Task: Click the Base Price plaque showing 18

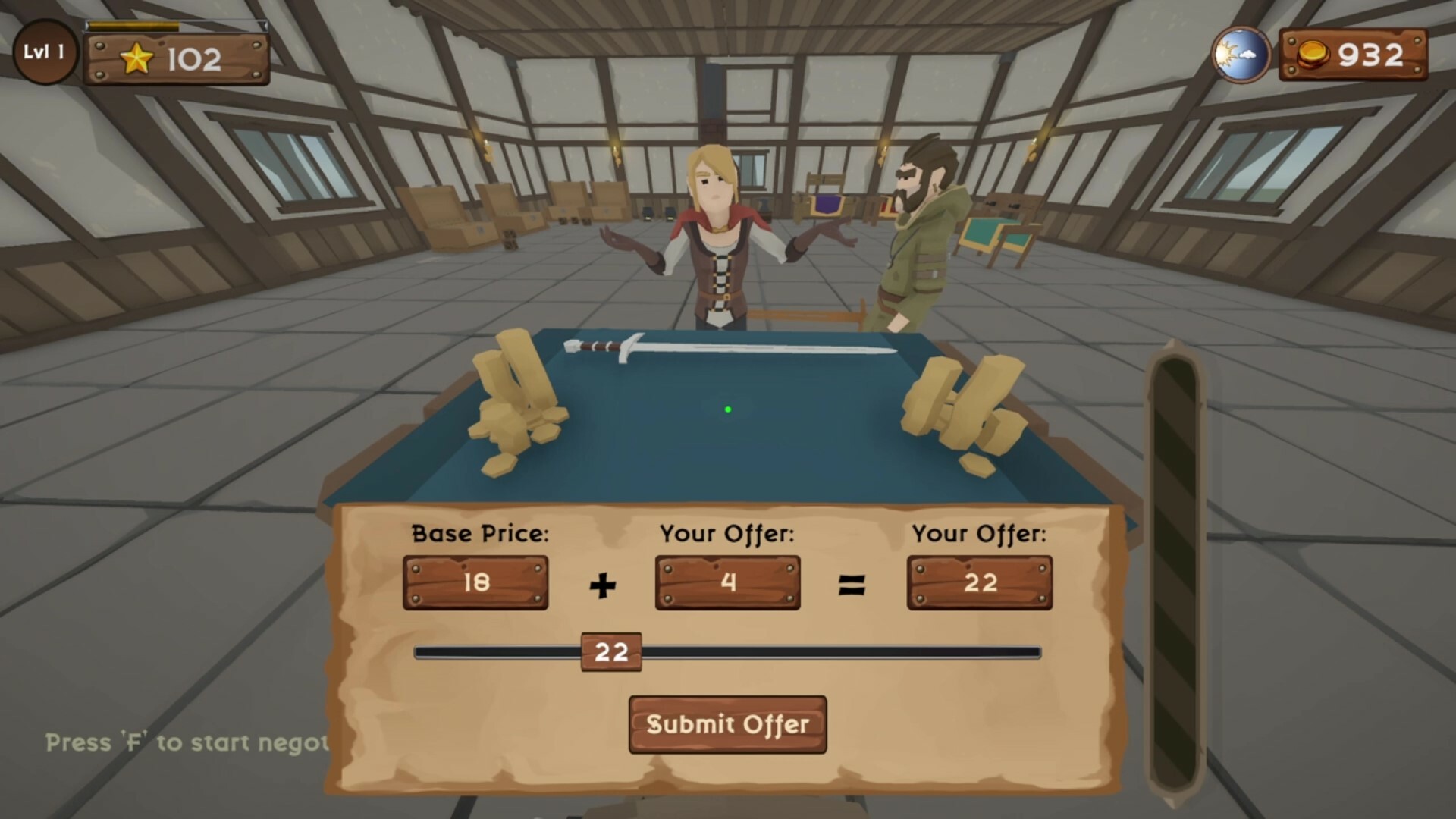Action: [x=475, y=582]
